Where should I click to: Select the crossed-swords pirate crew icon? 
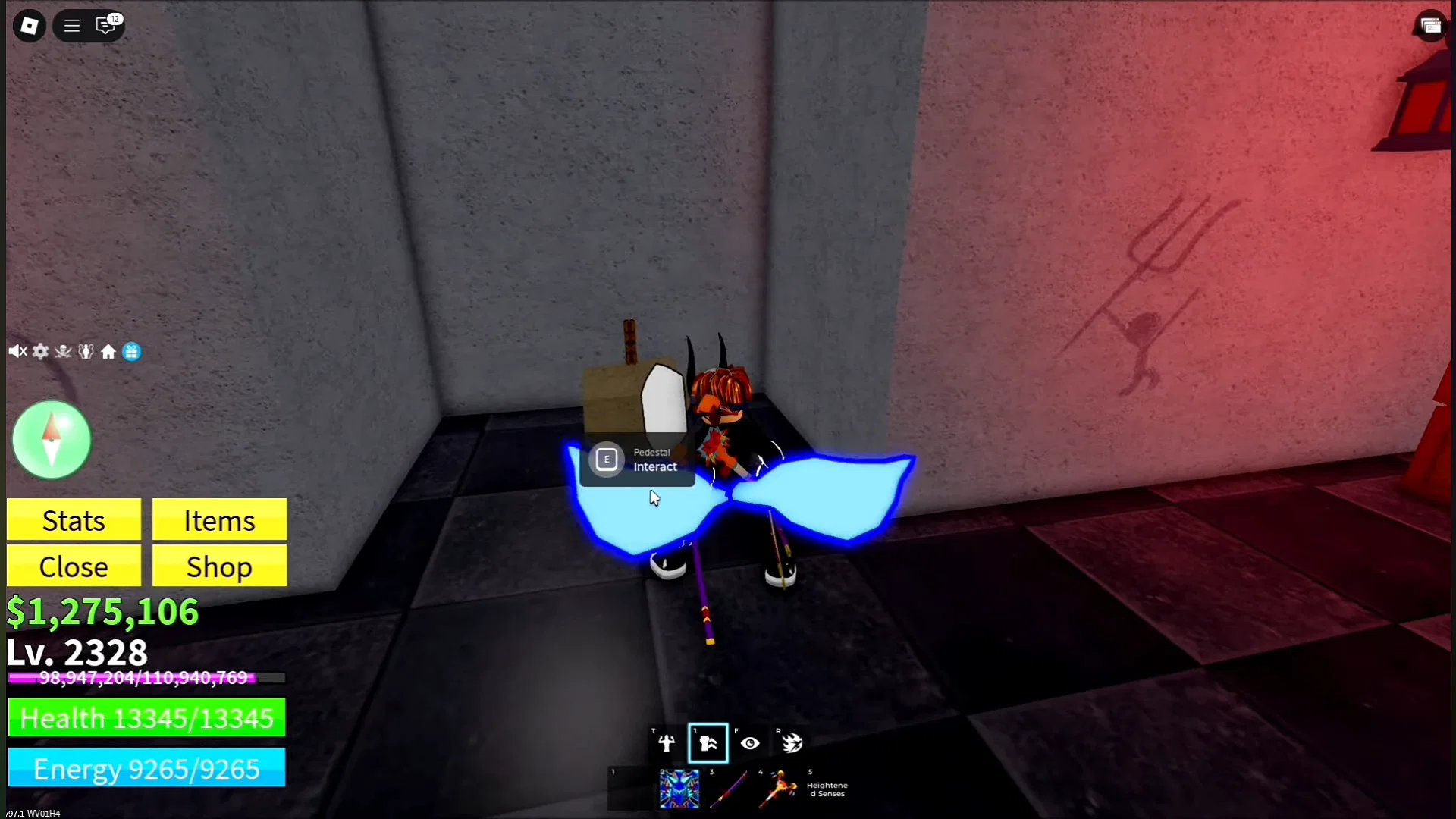coord(63,351)
